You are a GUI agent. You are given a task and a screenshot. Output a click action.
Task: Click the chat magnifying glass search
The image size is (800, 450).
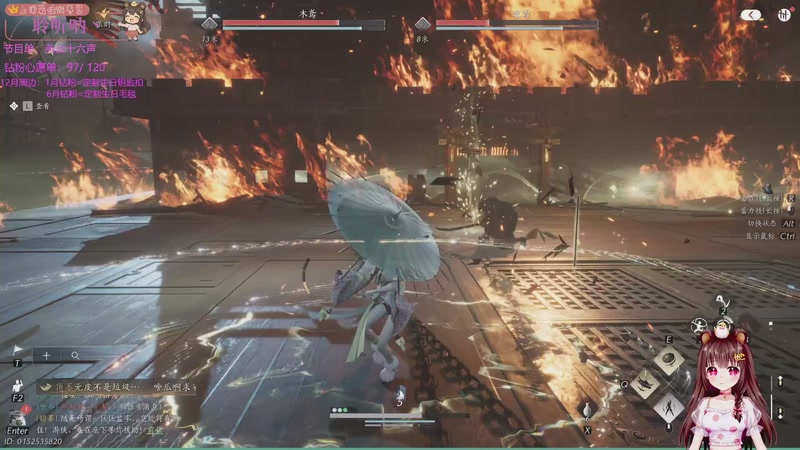pyautogui.click(x=76, y=355)
